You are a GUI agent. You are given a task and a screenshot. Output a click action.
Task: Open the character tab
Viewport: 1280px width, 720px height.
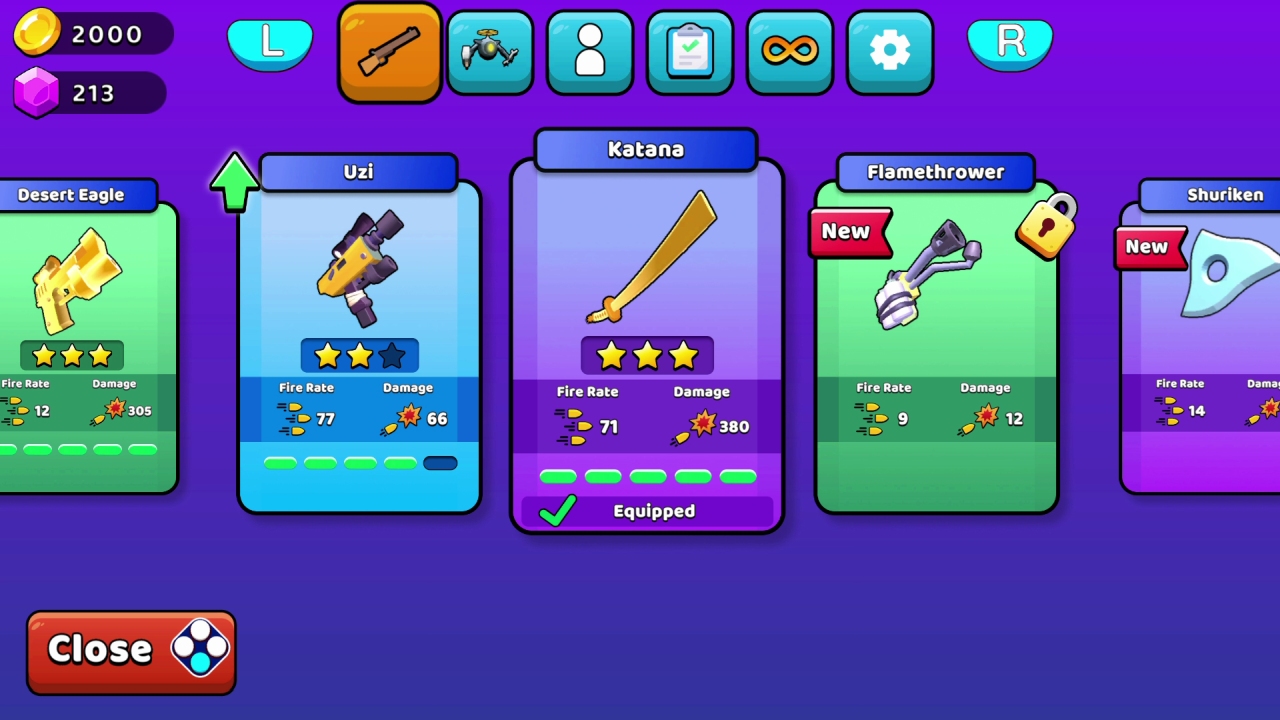[589, 52]
